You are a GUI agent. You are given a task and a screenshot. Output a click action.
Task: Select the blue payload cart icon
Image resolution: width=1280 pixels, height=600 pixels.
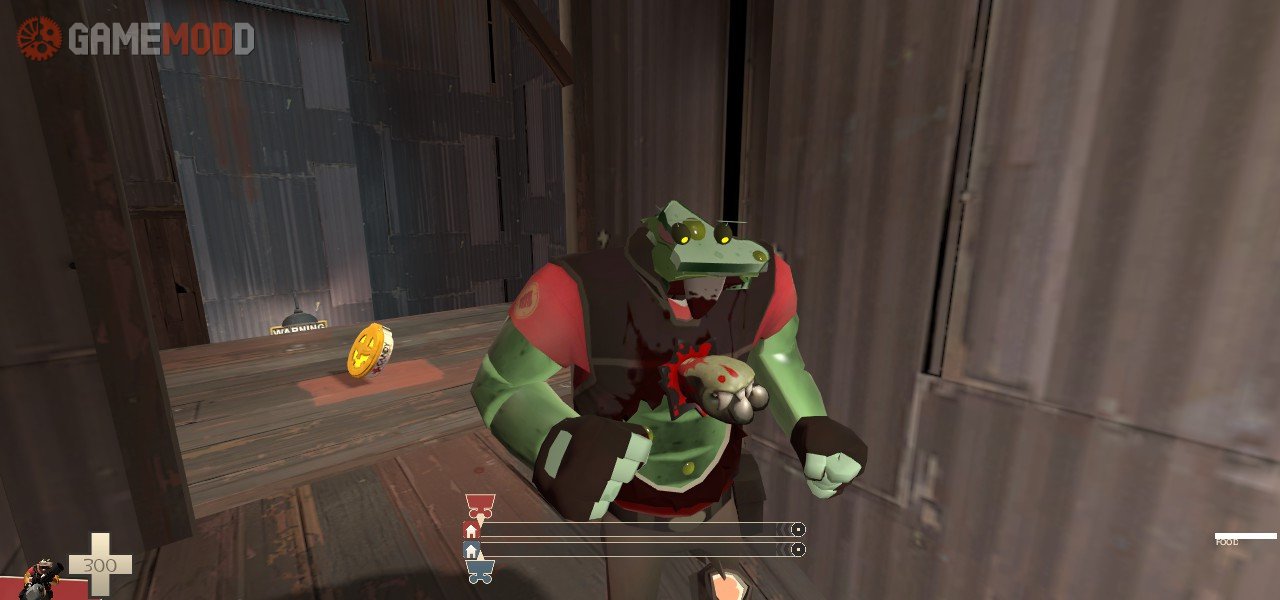(x=479, y=572)
